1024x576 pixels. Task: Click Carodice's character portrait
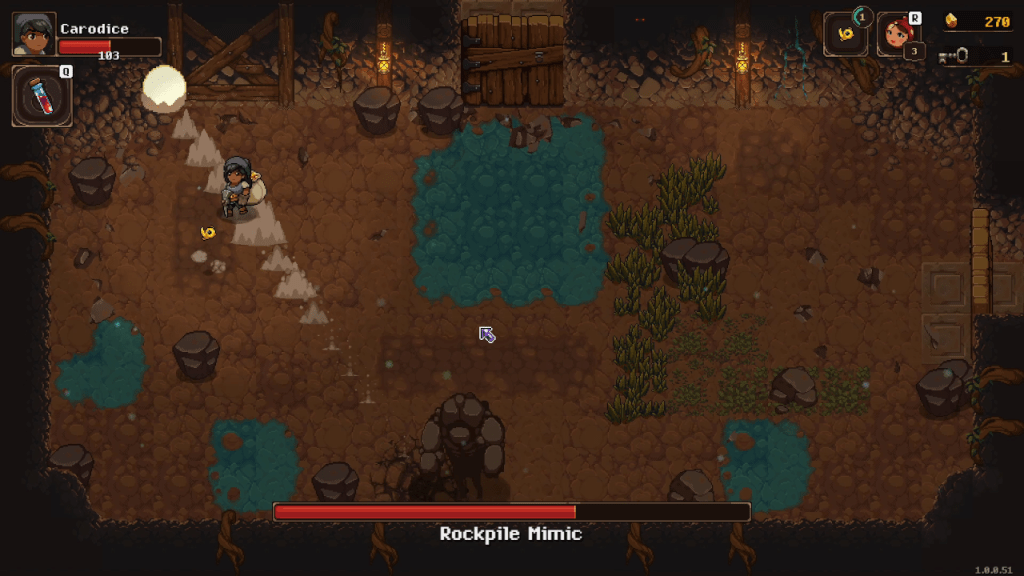pyautogui.click(x=34, y=34)
